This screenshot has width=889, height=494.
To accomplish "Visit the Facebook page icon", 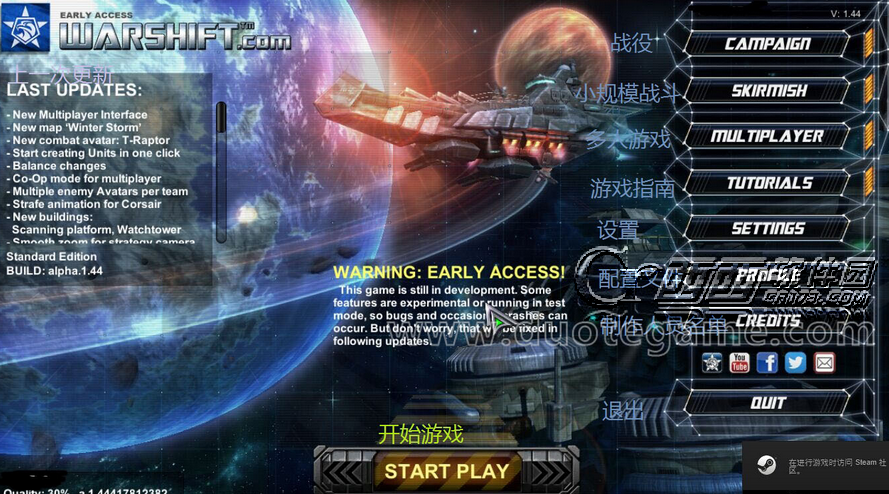I will [767, 362].
